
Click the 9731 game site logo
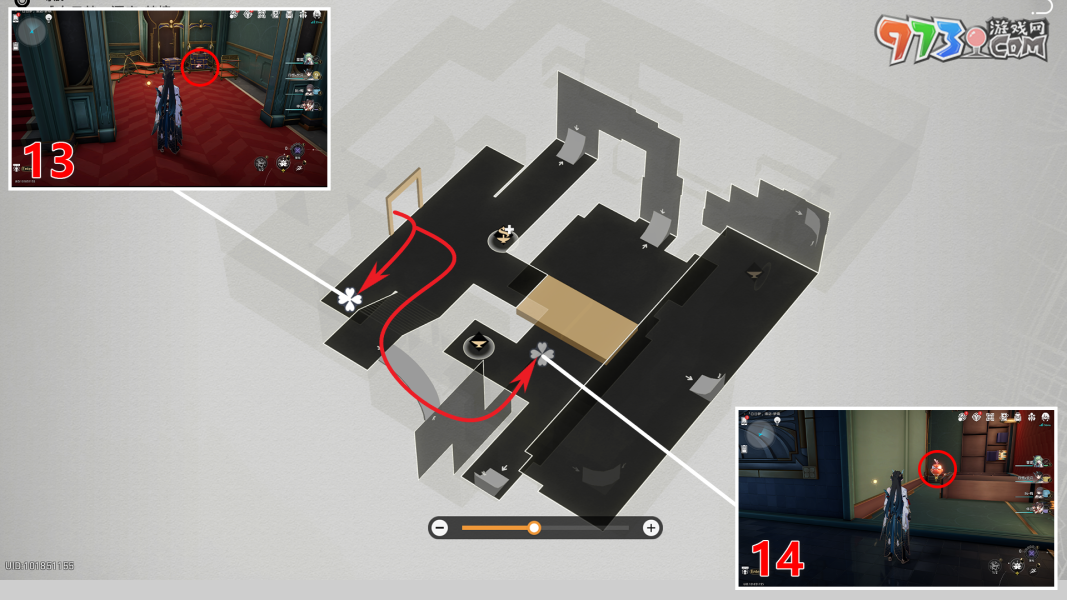click(x=961, y=42)
